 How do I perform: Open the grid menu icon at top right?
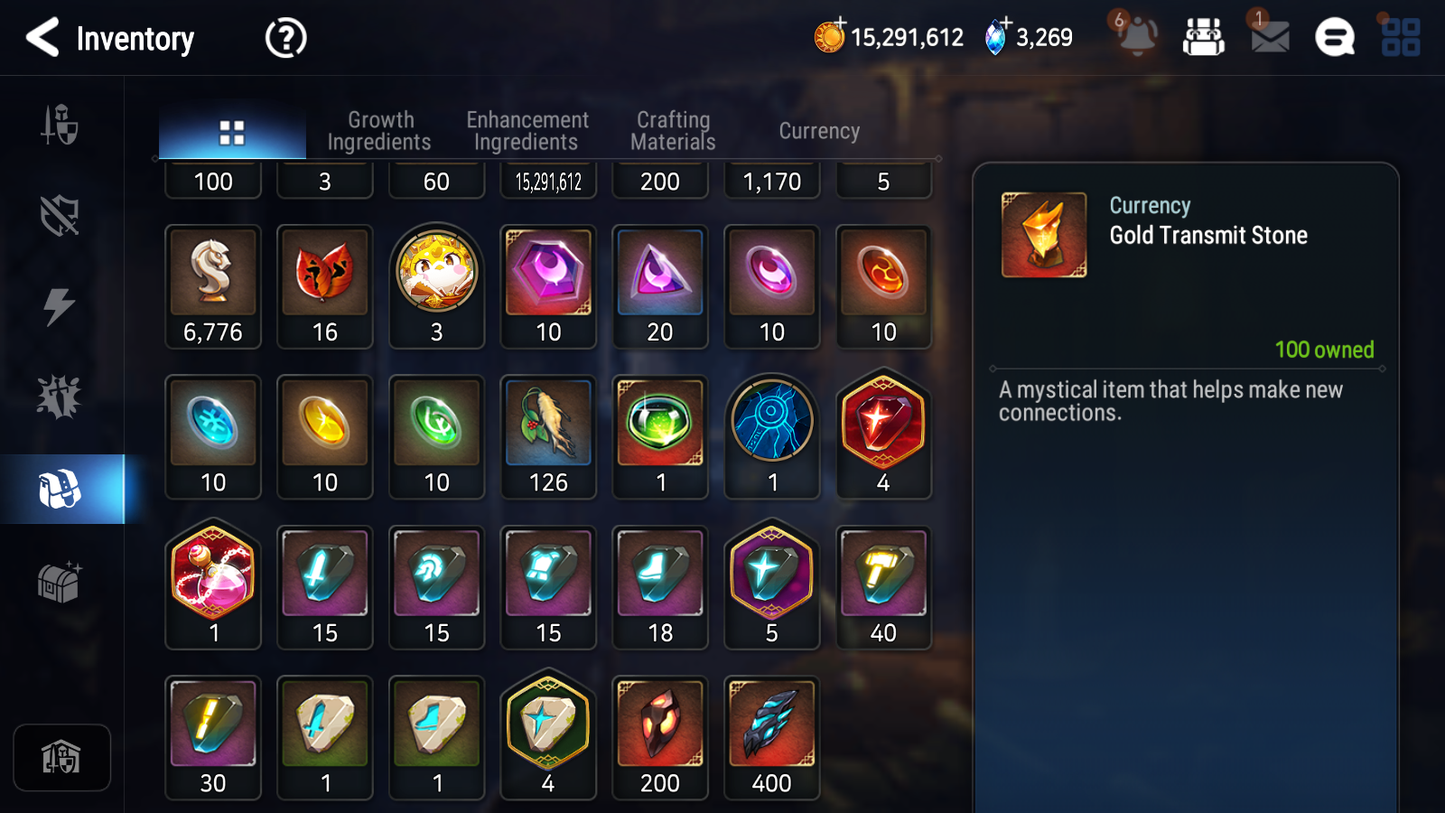[x=1399, y=38]
